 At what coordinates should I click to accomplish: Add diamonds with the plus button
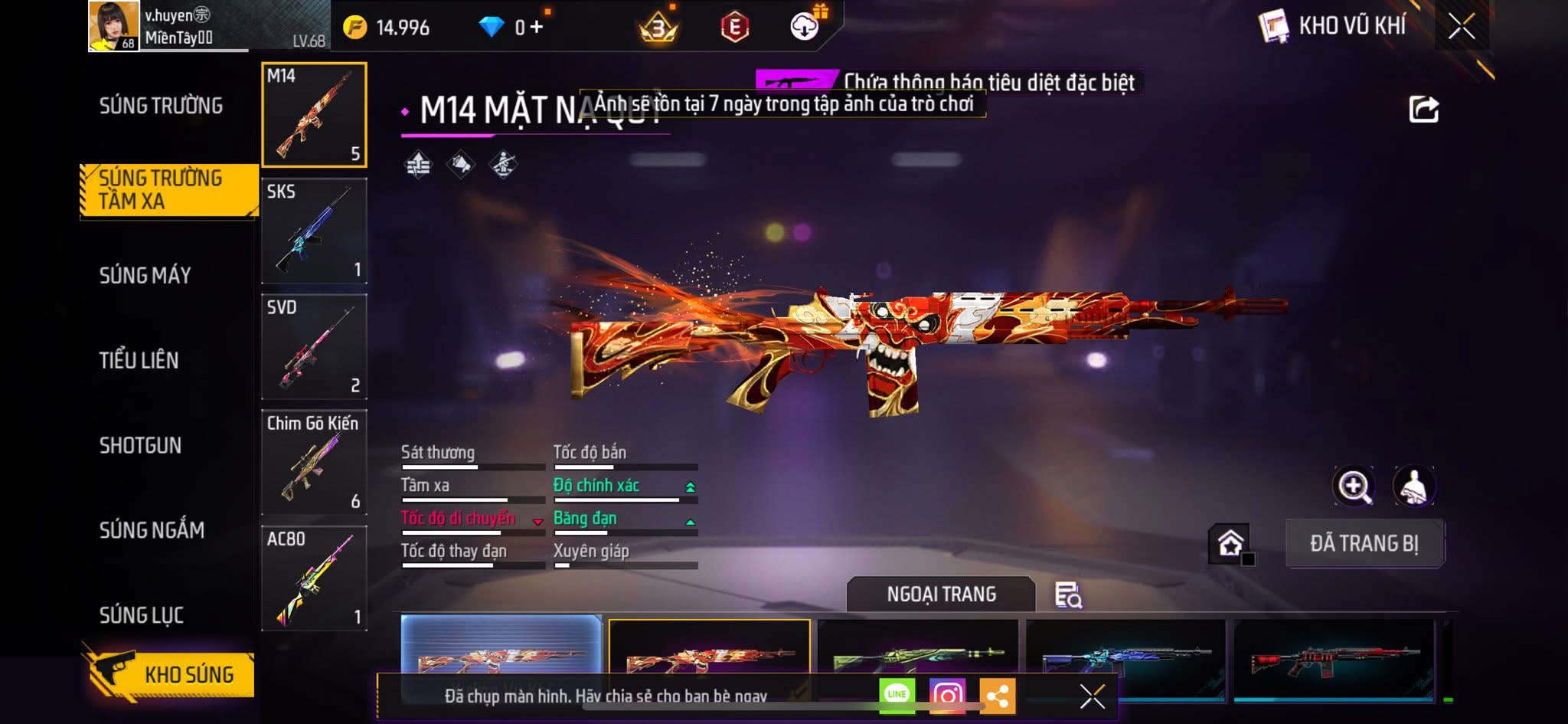537,28
